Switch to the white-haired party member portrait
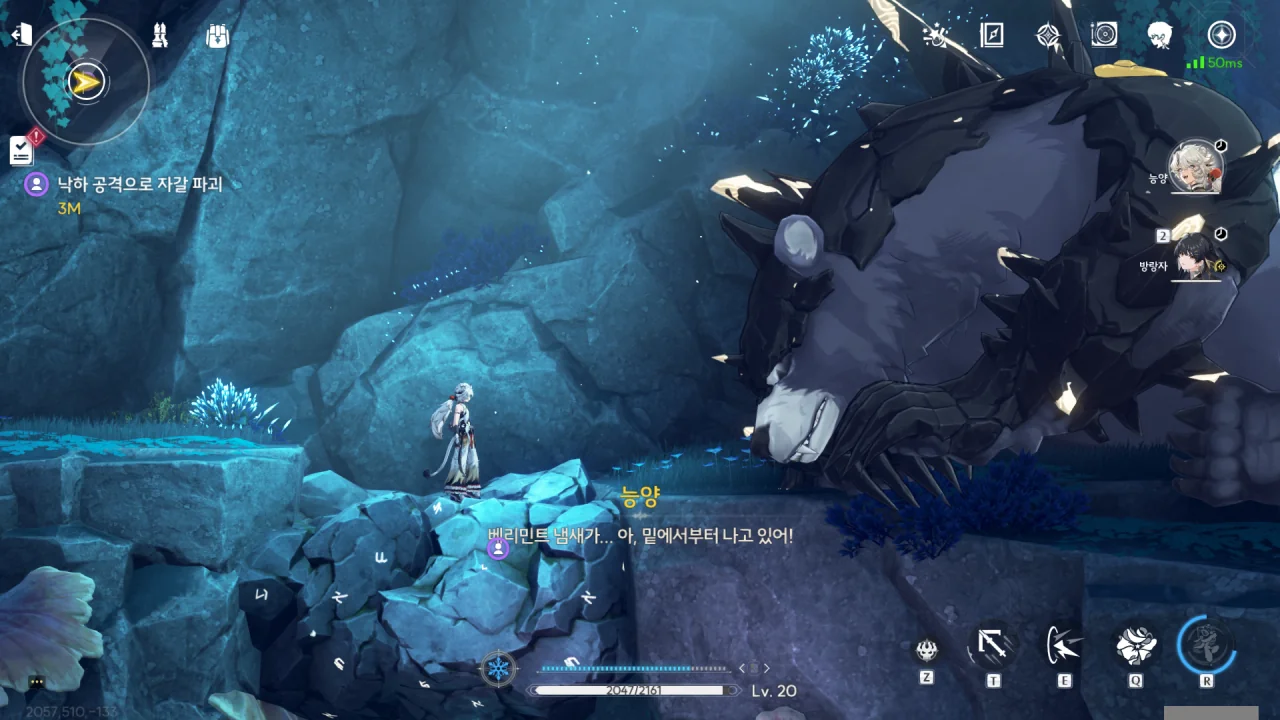 1197,167
